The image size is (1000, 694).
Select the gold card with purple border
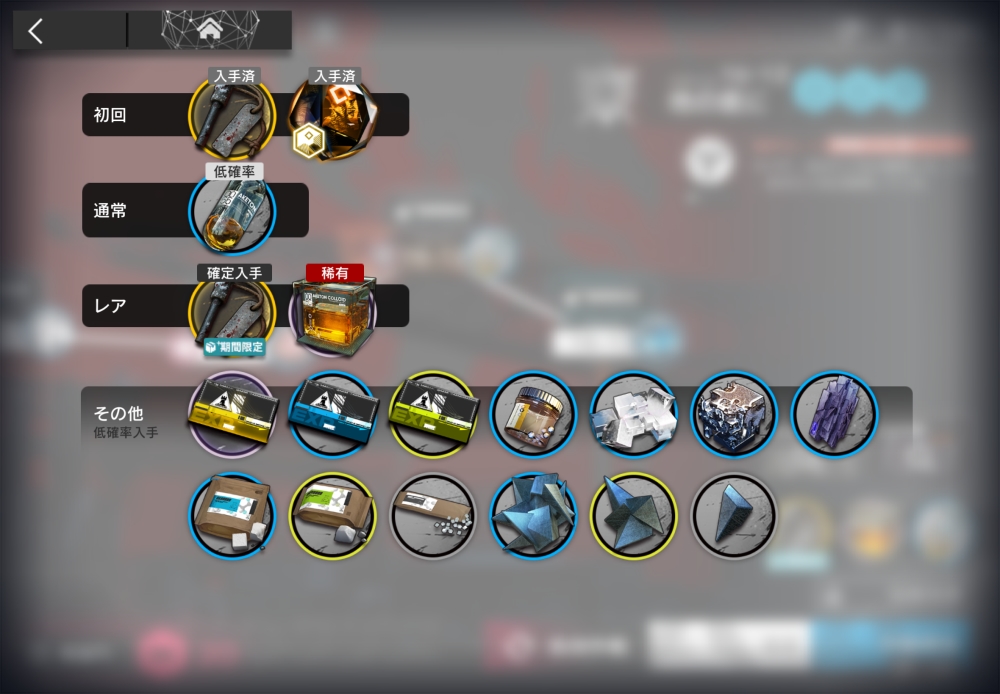(x=232, y=413)
